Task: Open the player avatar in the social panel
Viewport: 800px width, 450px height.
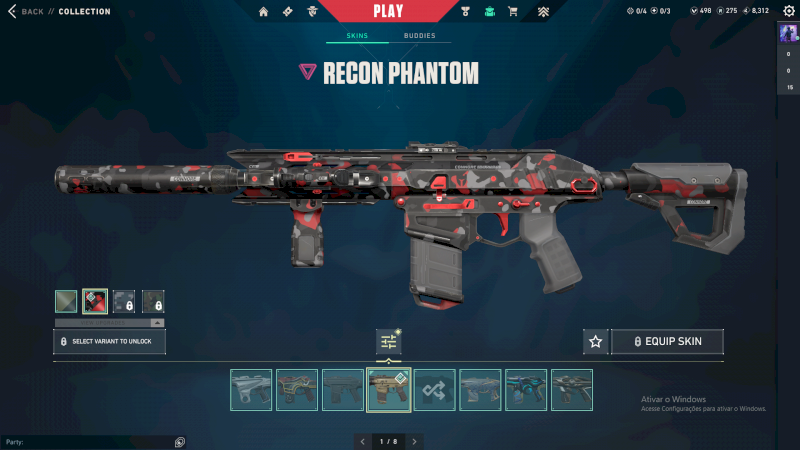Action: [x=789, y=33]
